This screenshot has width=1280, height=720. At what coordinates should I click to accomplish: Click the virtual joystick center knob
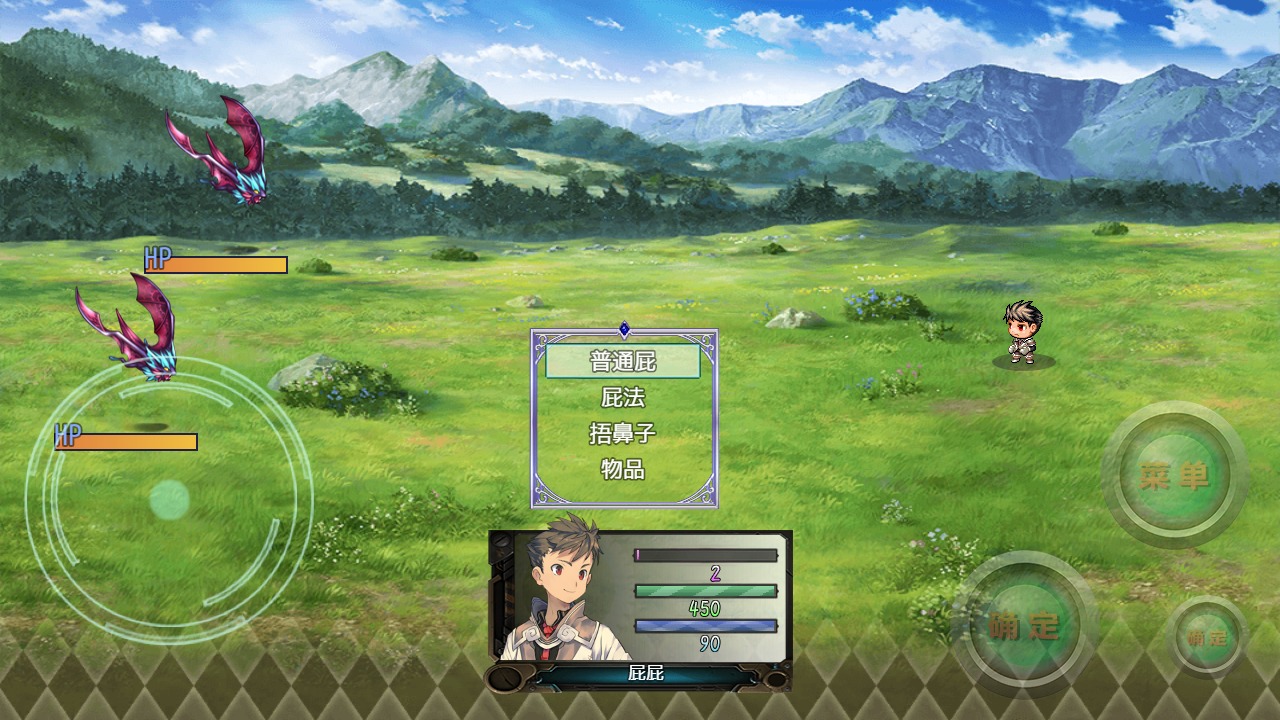click(x=169, y=499)
